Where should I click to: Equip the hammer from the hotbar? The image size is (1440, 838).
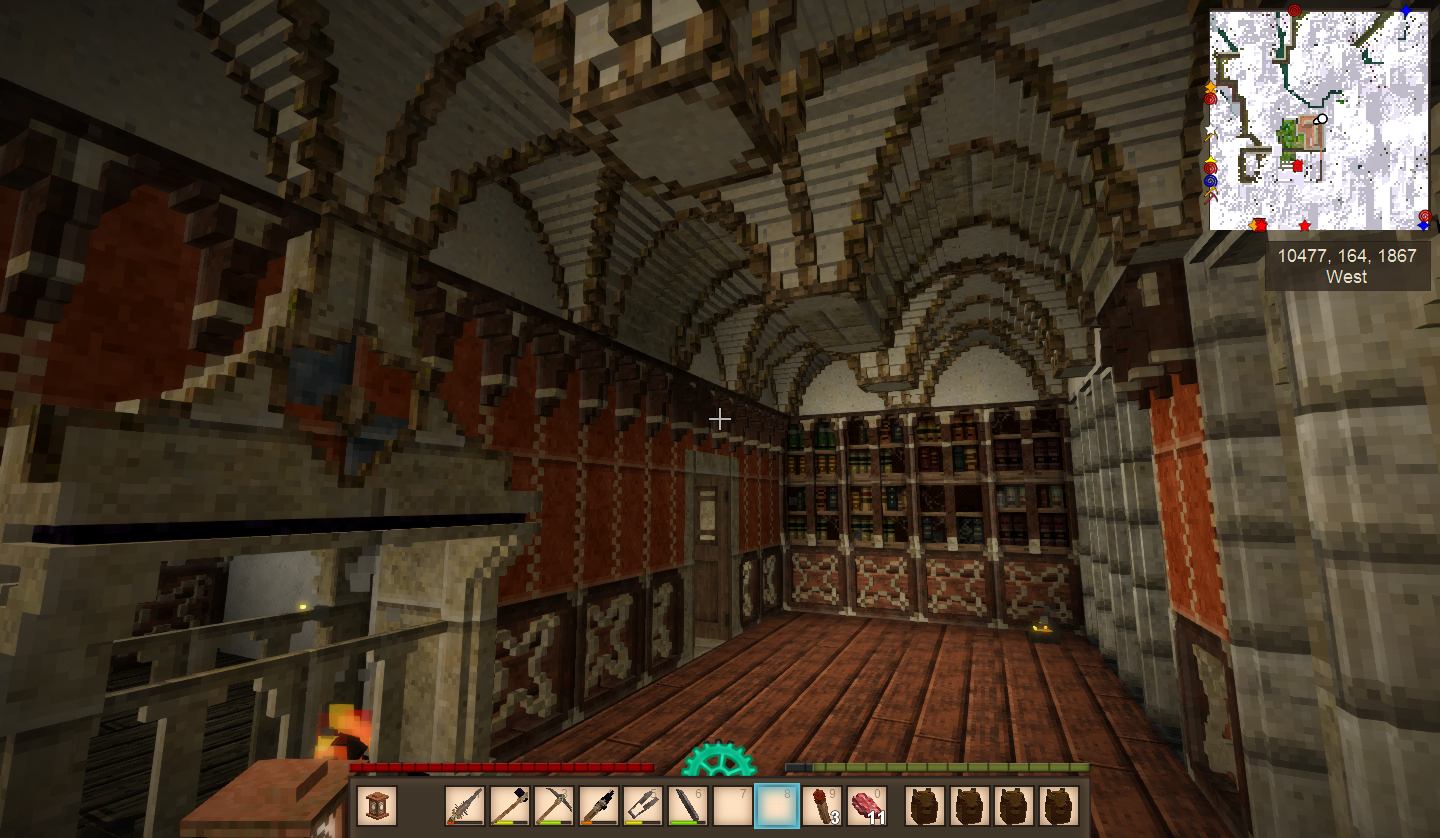pyautogui.click(x=510, y=806)
